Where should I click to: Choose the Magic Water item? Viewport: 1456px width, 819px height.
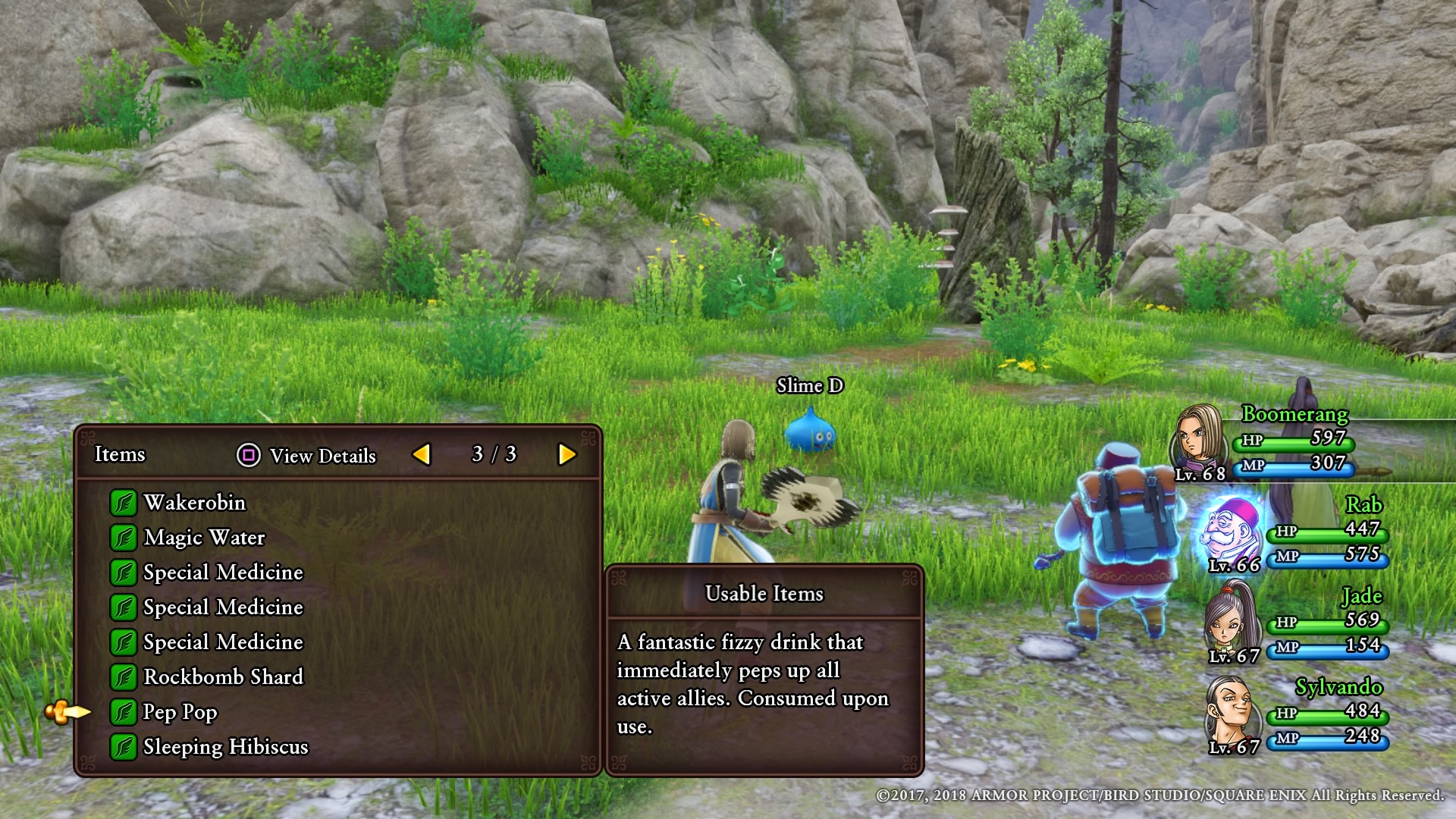point(203,538)
